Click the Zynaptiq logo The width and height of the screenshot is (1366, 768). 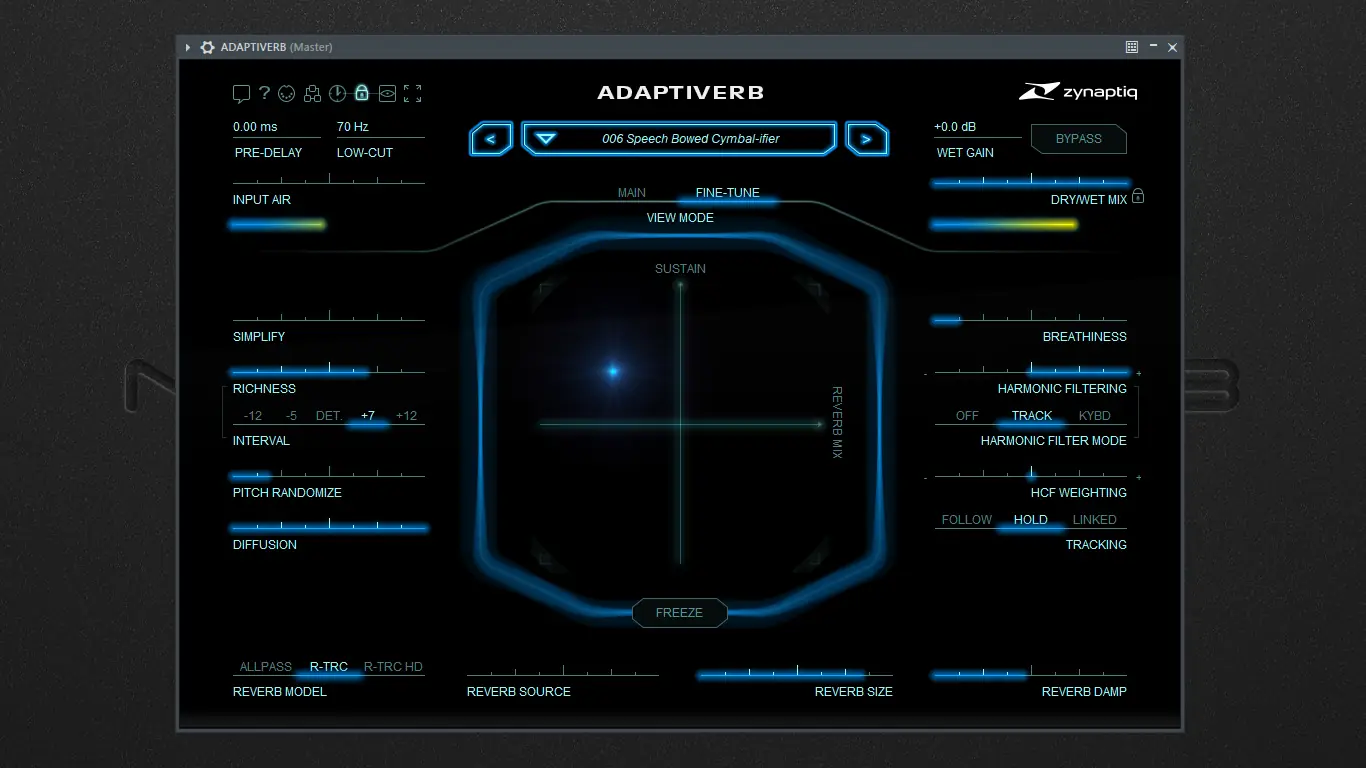pos(1077,90)
